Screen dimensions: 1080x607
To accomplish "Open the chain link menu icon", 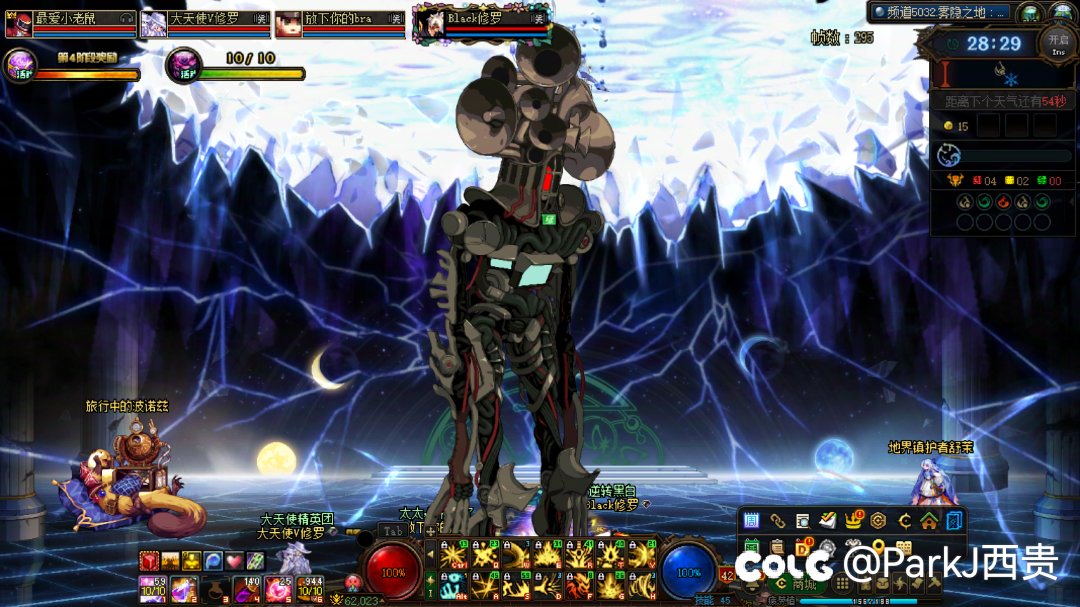I will [777, 520].
